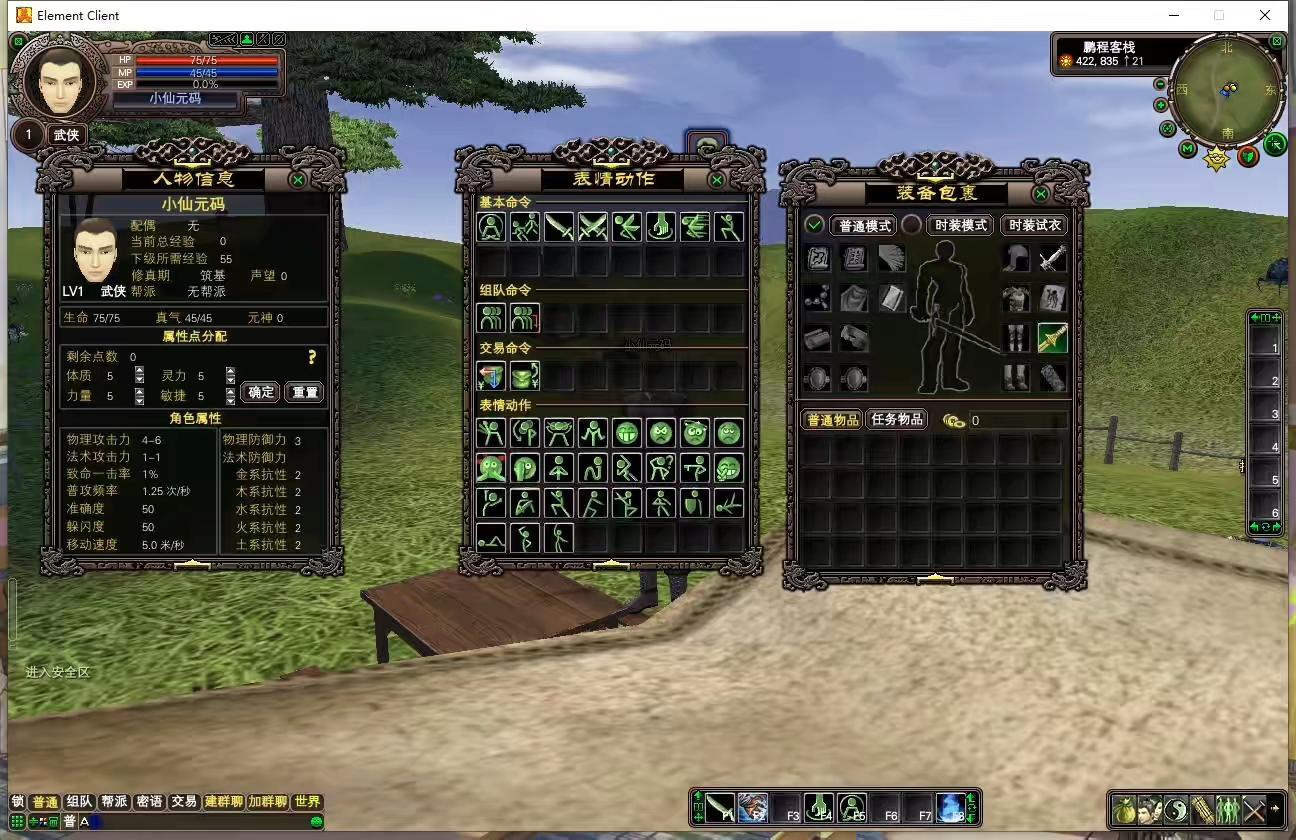
Task: Open the 交易 trade chat channel
Action: pyautogui.click(x=184, y=802)
